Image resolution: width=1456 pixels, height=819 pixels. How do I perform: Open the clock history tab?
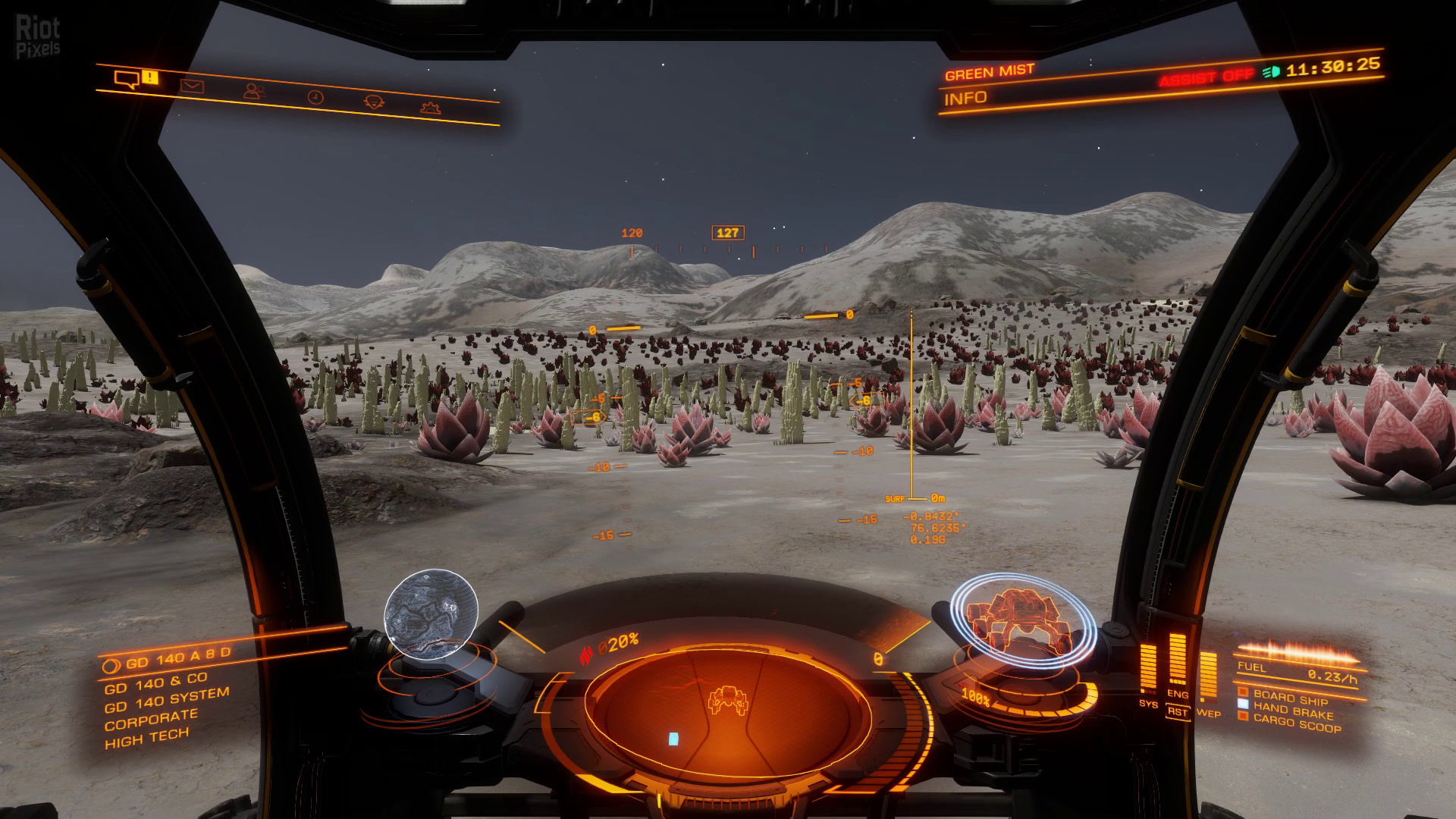(315, 97)
